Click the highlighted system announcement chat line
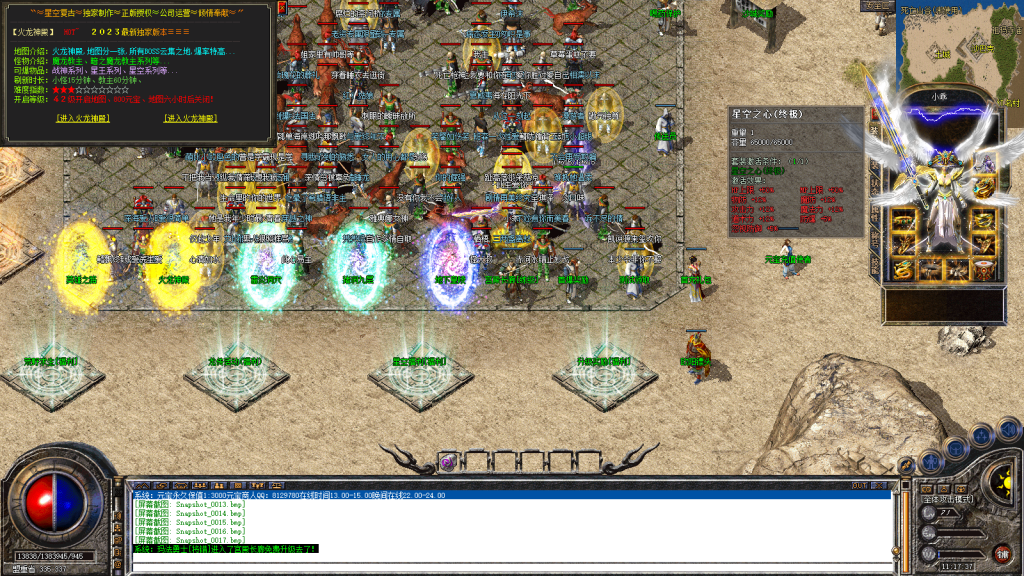Screen dimensions: 1024x576 click(x=225, y=549)
